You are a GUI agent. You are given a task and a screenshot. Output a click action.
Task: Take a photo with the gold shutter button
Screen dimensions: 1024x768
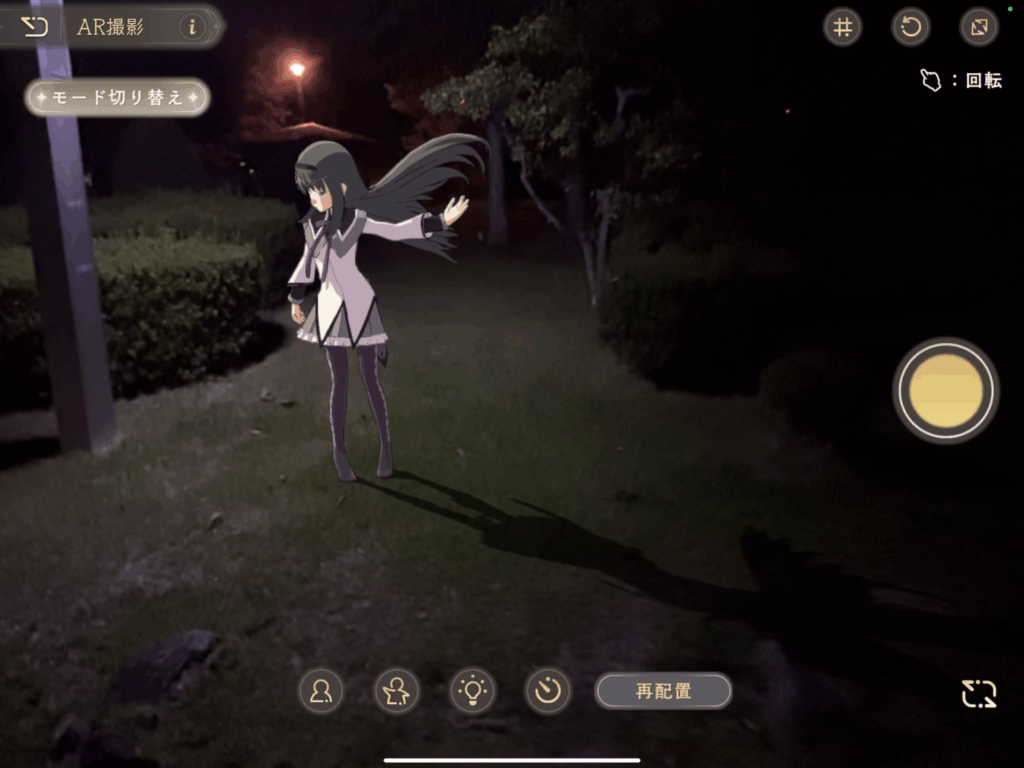coord(945,390)
